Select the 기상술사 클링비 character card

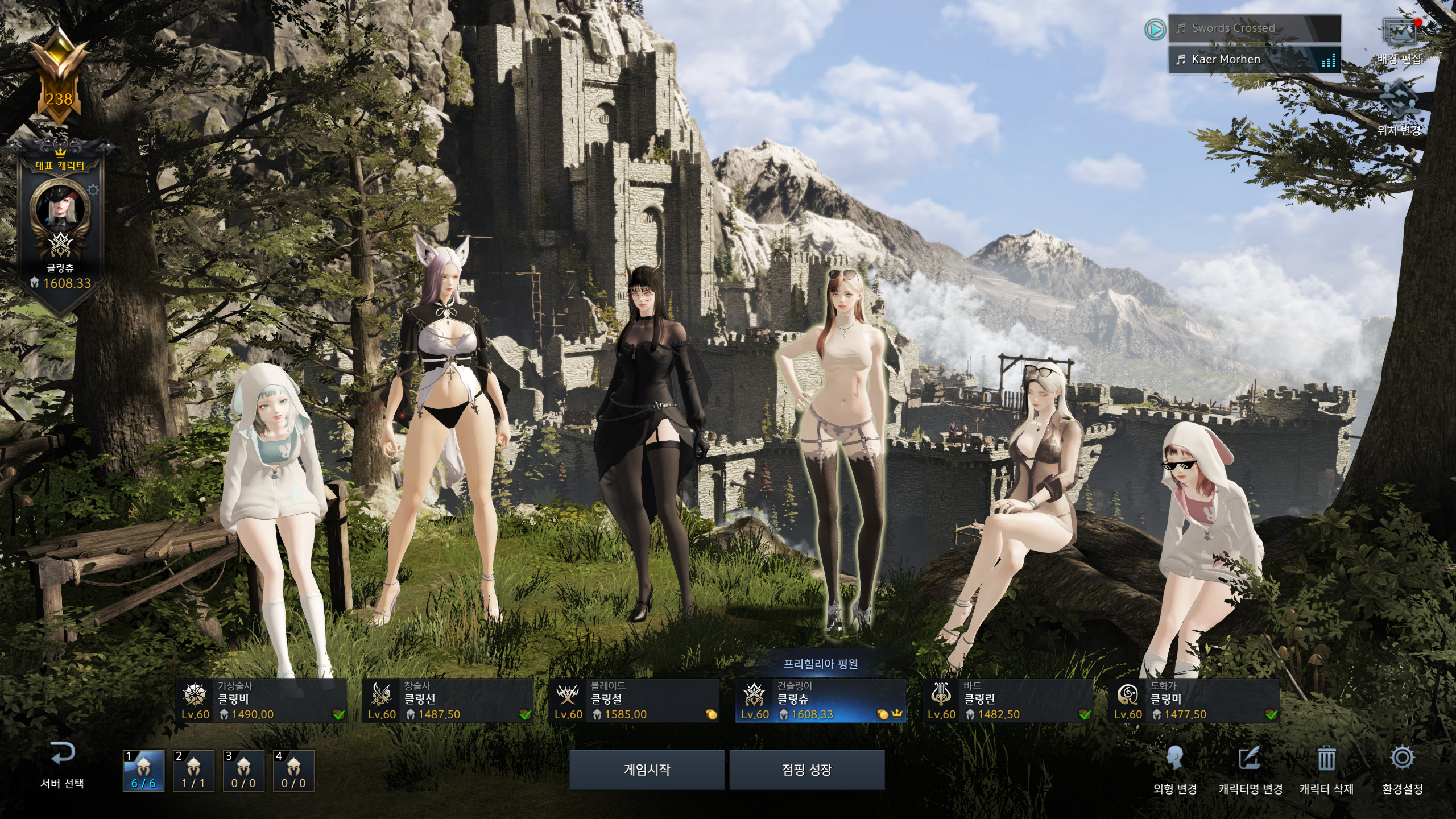[262, 701]
